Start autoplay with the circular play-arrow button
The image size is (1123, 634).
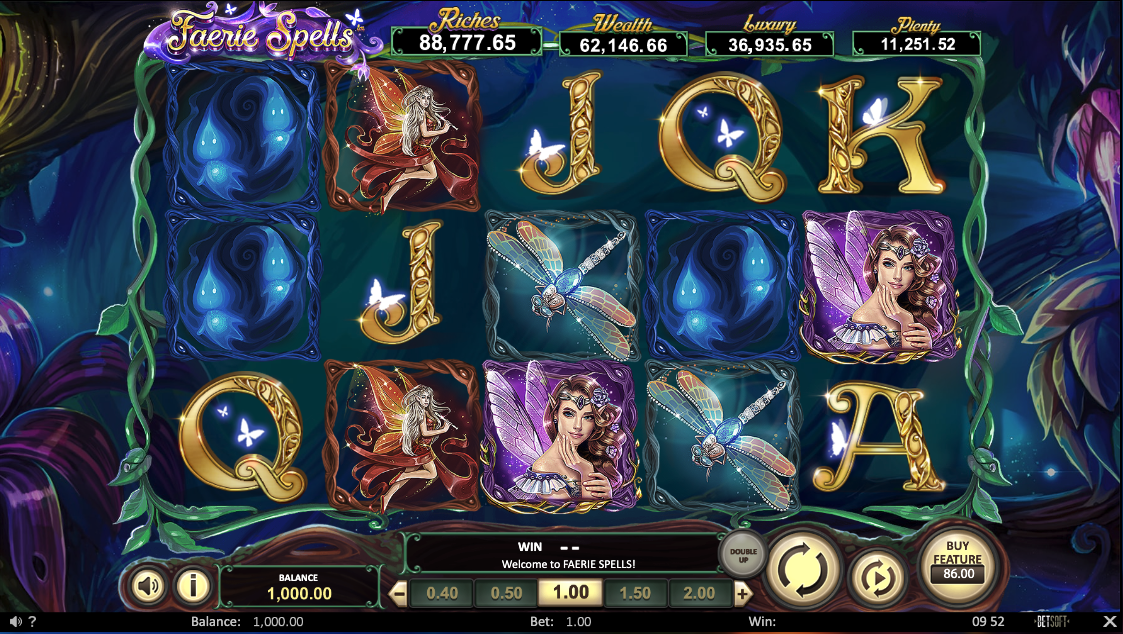pyautogui.click(x=876, y=579)
